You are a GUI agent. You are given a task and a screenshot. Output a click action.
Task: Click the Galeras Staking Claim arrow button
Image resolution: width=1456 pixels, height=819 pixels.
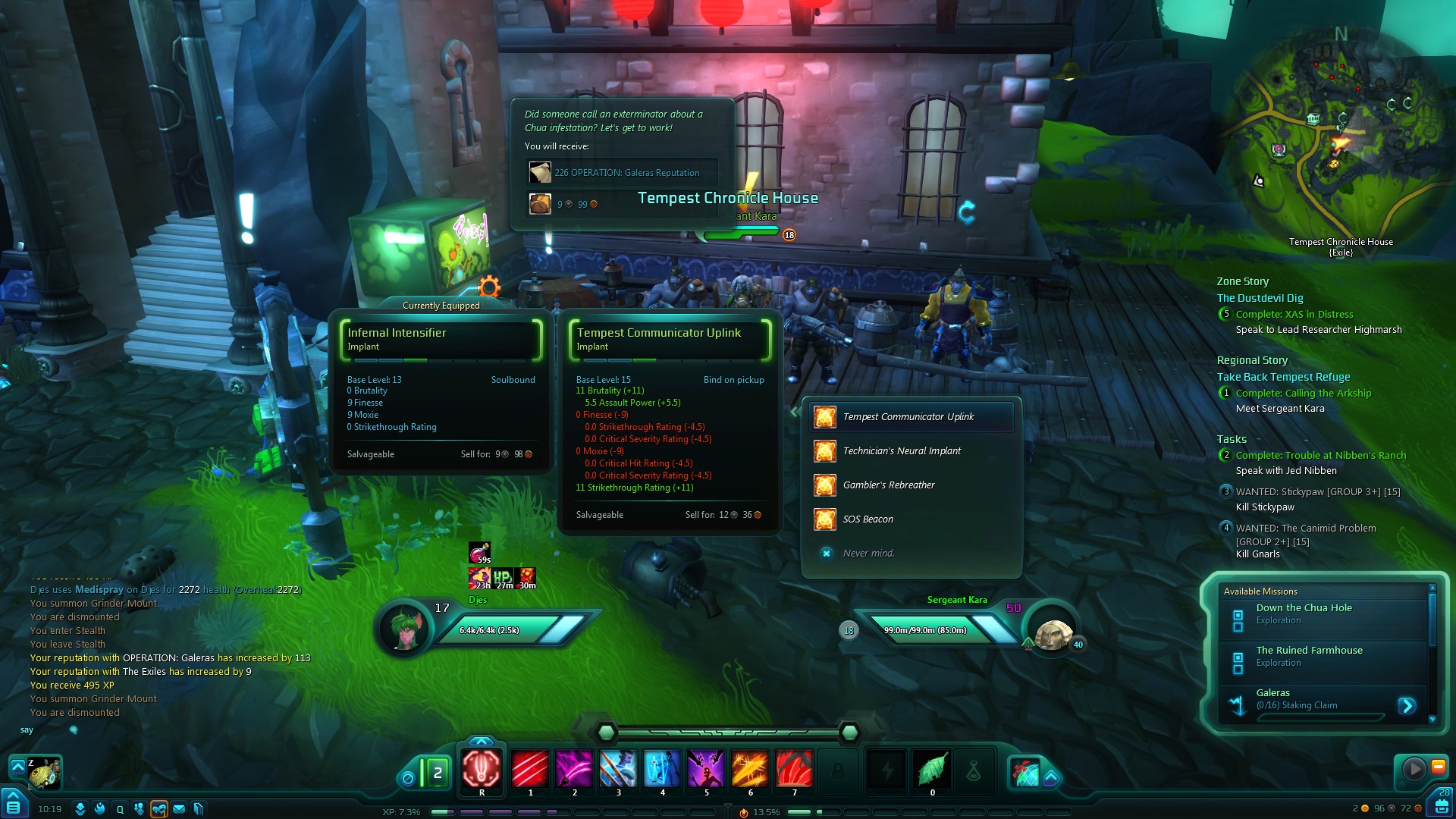1407,706
